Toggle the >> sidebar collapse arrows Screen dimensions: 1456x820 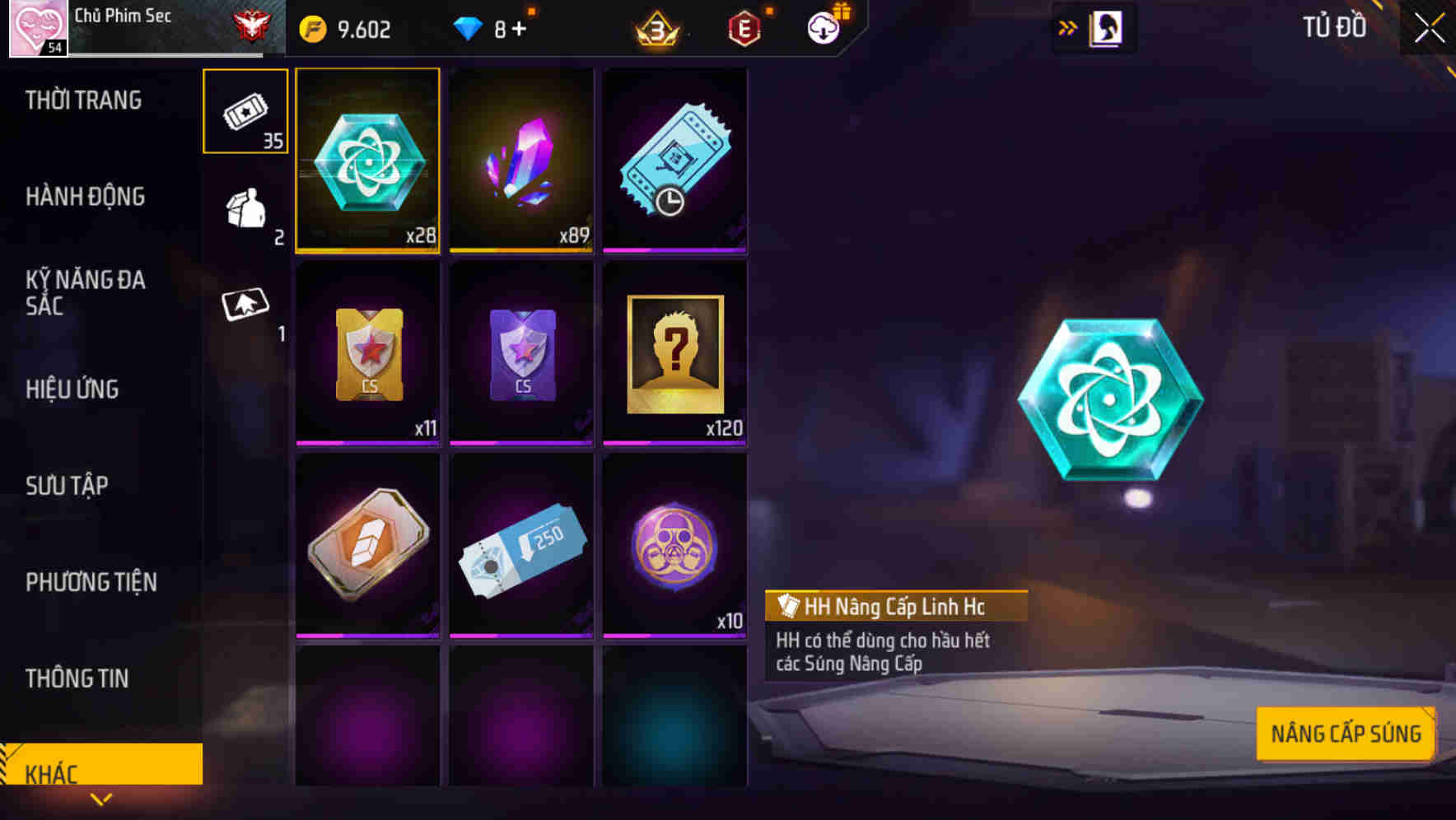[x=1068, y=26]
